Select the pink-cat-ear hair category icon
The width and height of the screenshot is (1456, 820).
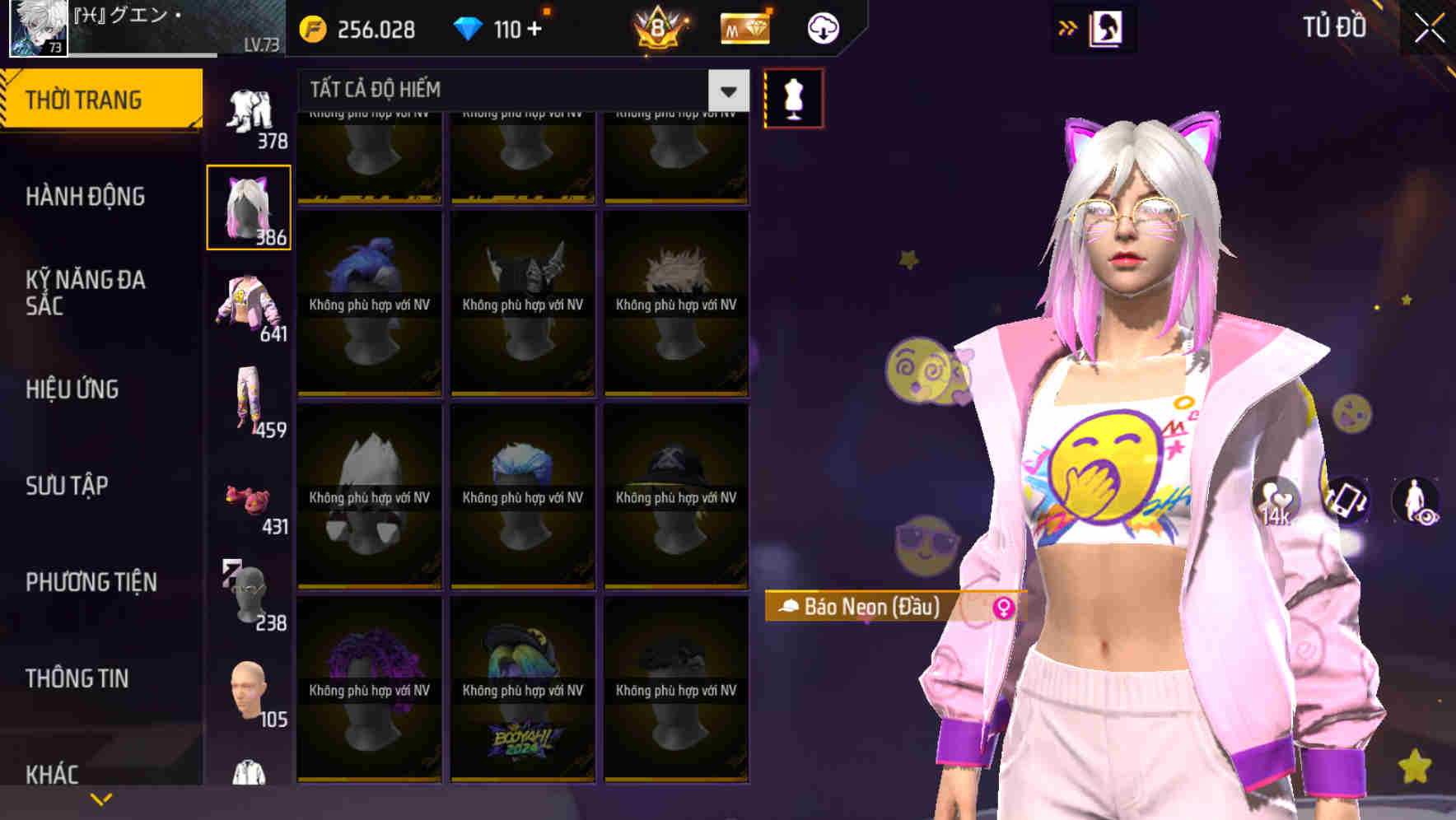tap(248, 207)
